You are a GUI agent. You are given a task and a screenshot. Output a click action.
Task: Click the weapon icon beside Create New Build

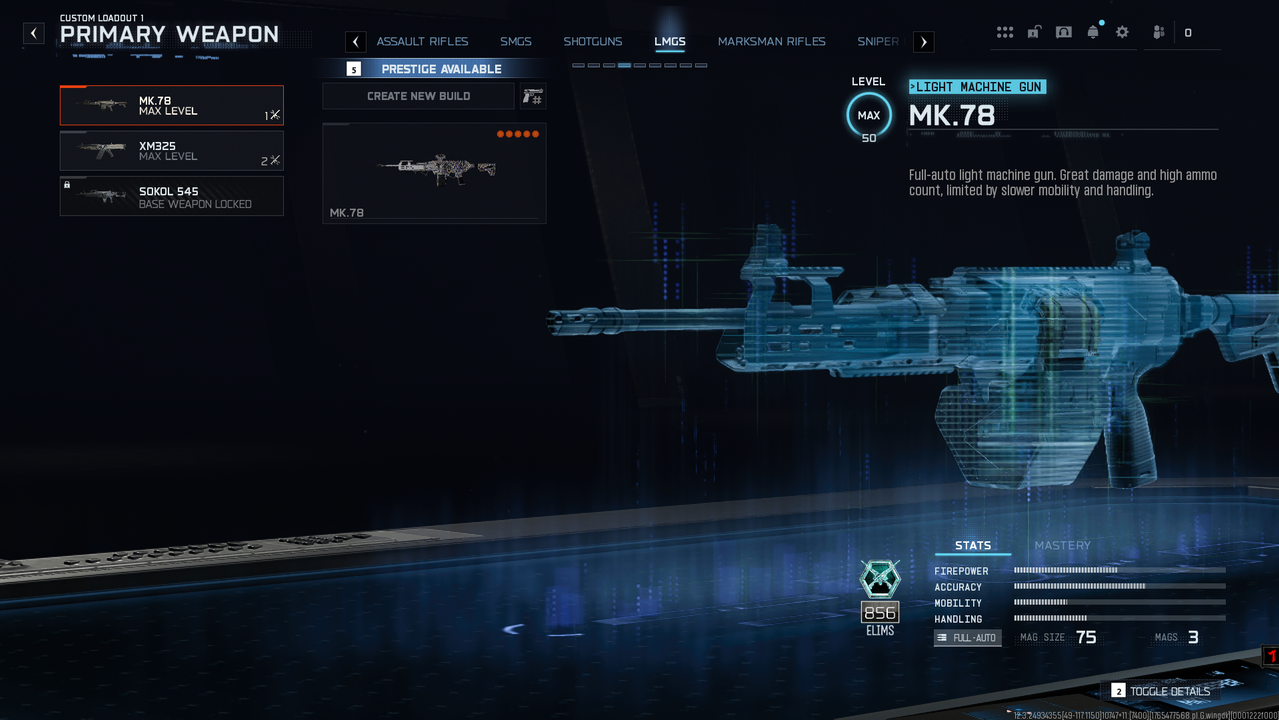pos(533,96)
